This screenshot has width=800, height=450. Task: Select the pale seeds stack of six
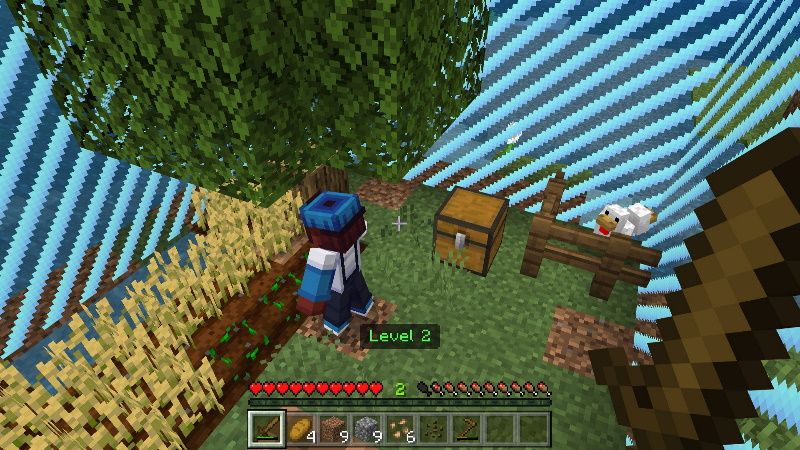coord(400,428)
